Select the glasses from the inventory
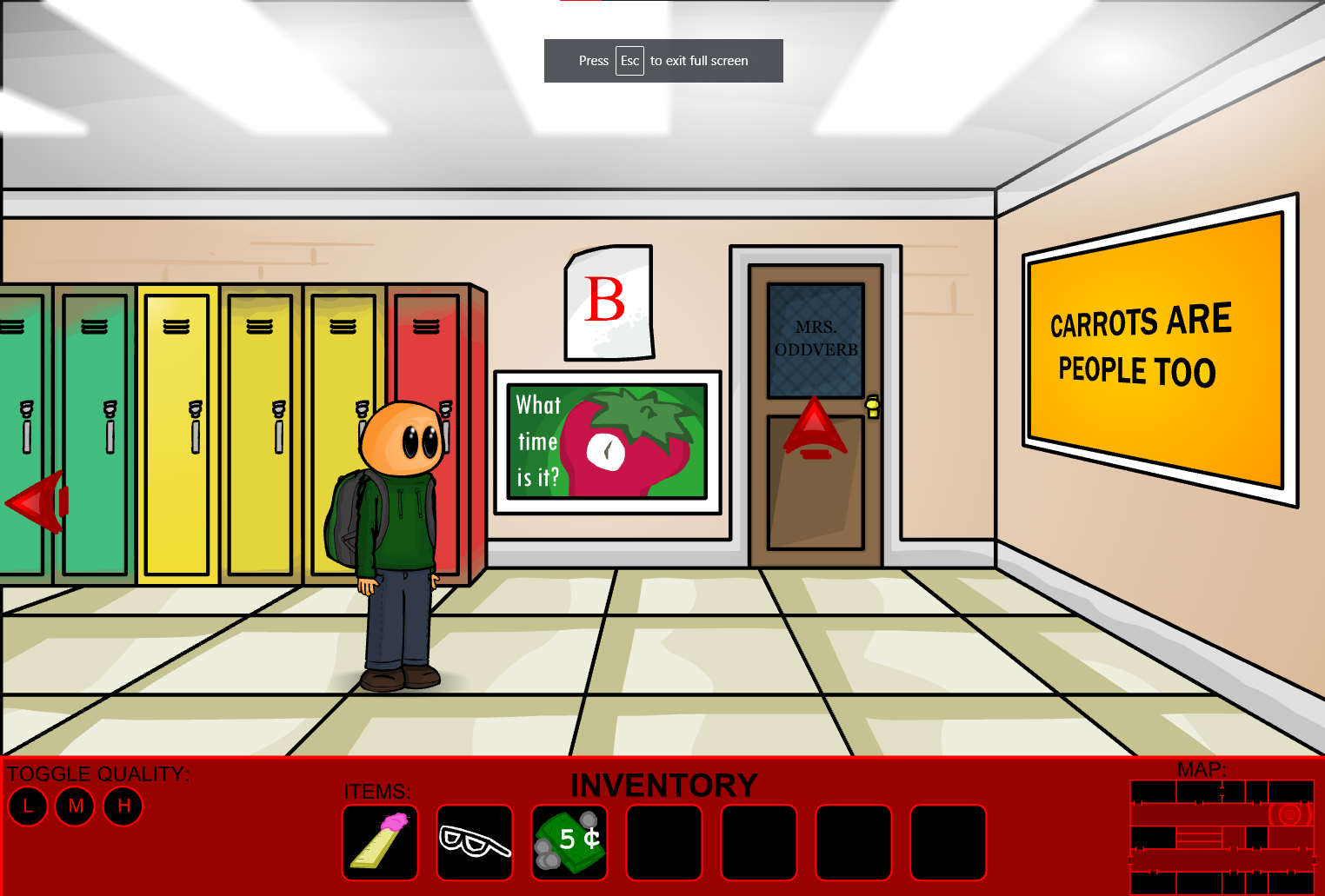This screenshot has height=896, width=1325. click(x=474, y=842)
